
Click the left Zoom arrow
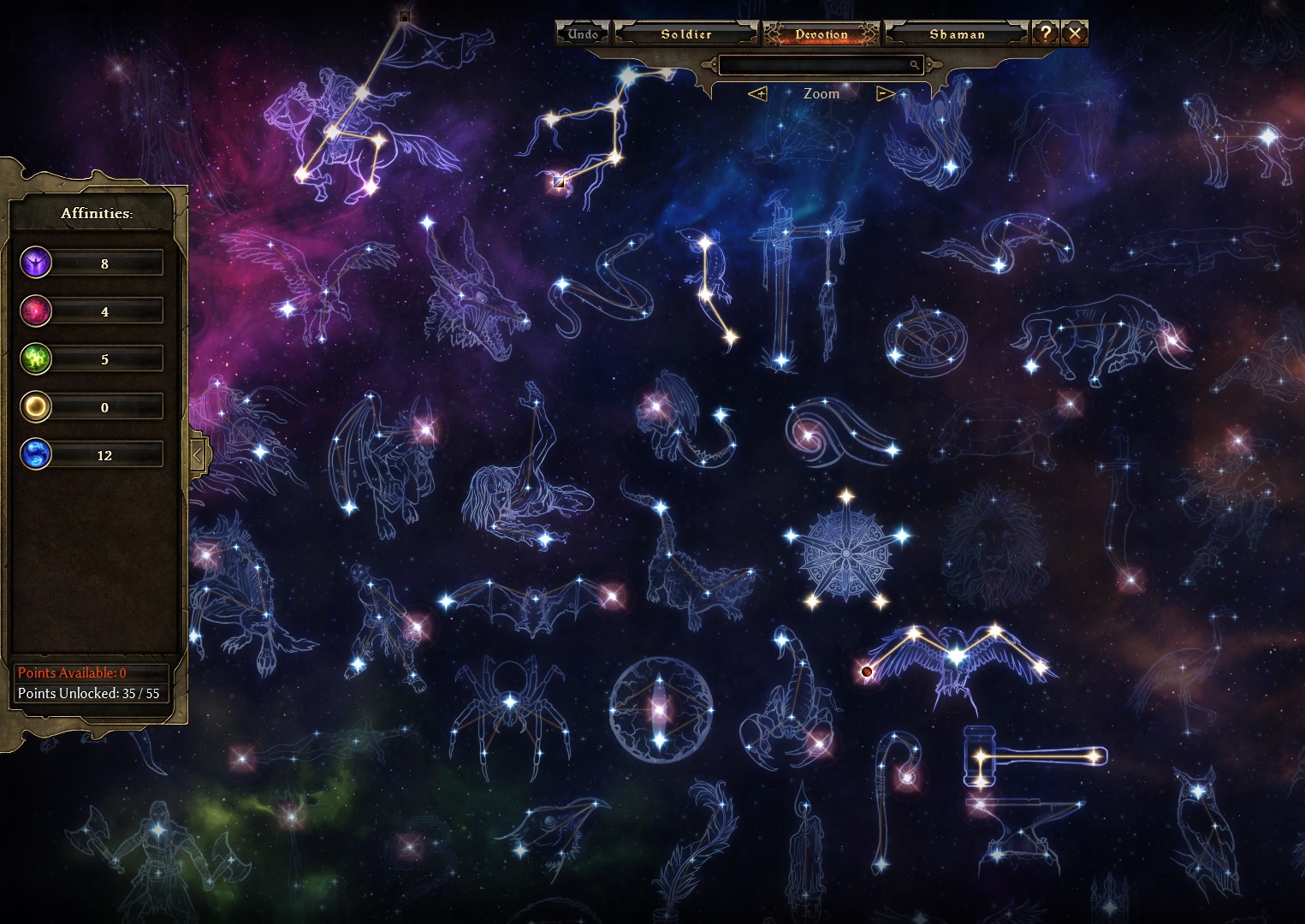(x=757, y=93)
